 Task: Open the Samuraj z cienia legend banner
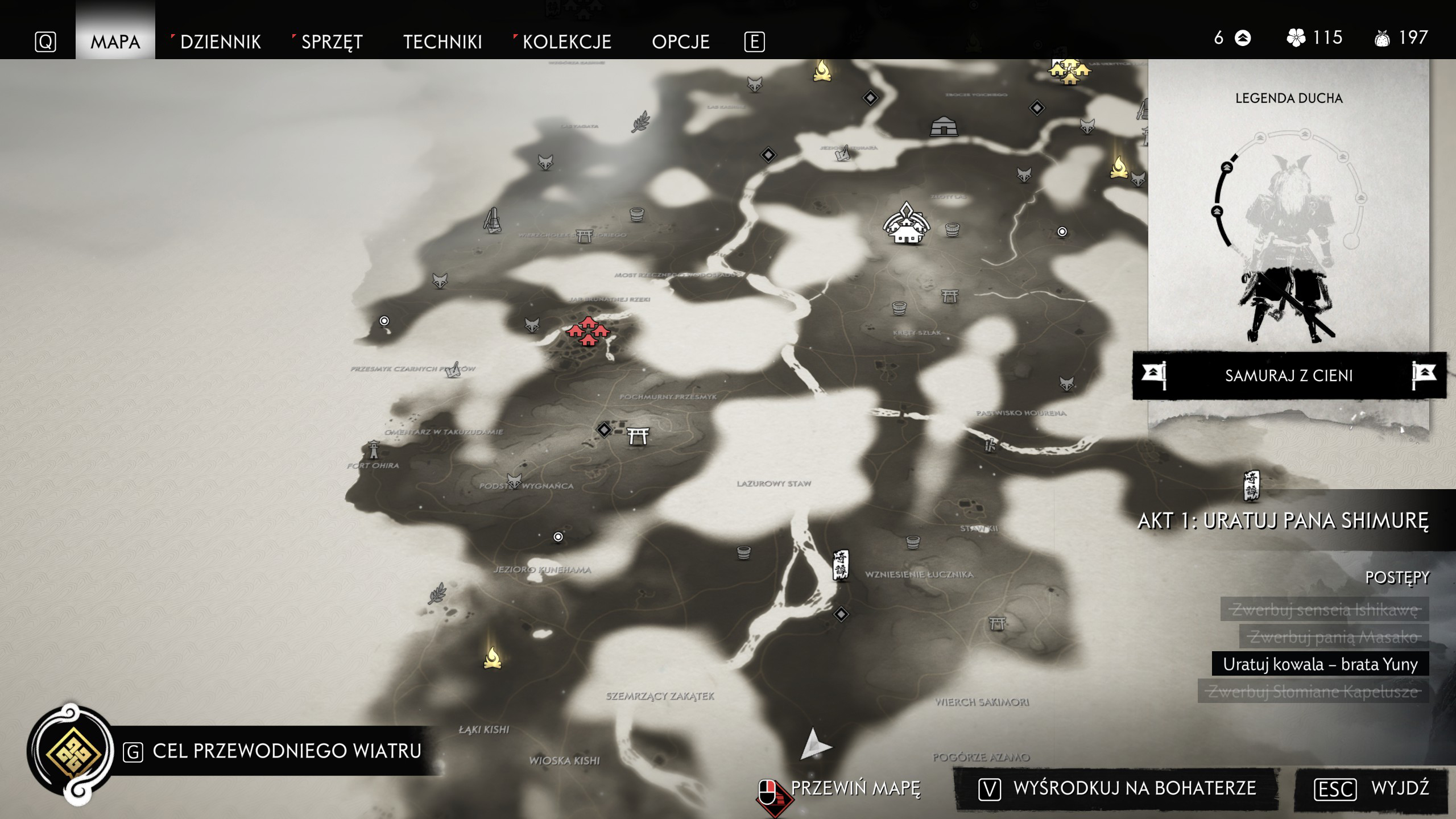(x=1289, y=375)
